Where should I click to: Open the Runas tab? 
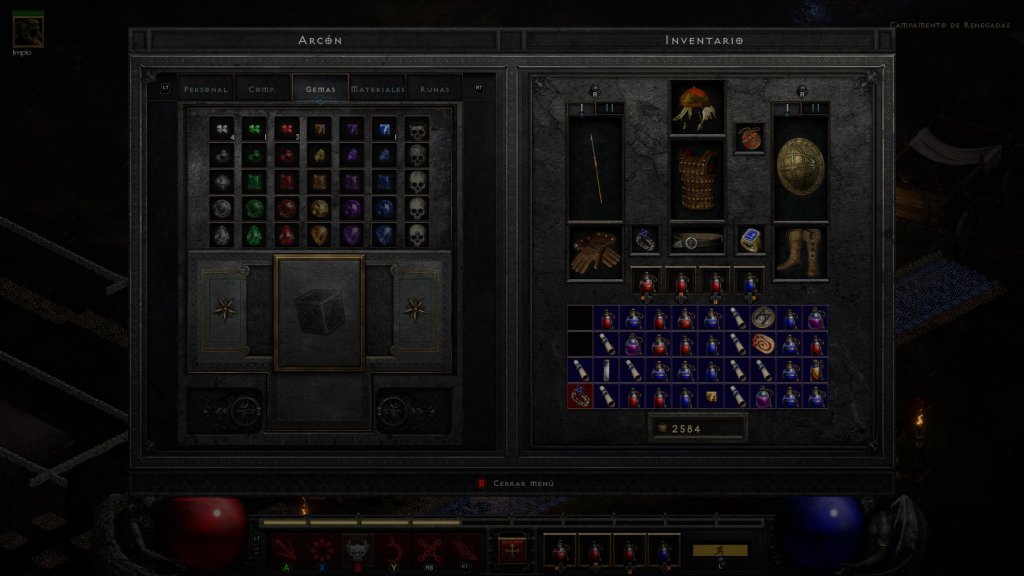[x=435, y=89]
